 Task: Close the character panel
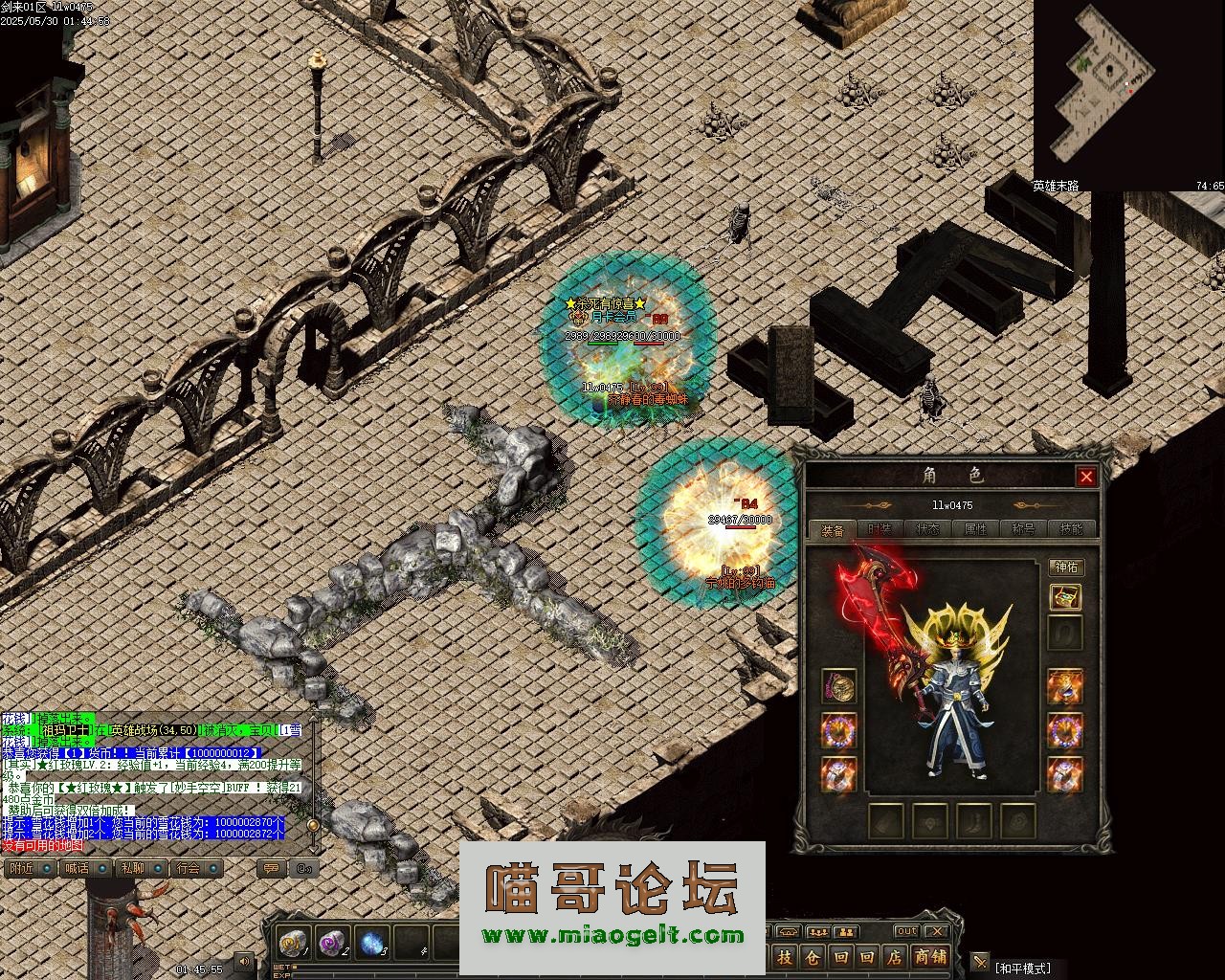click(1086, 477)
